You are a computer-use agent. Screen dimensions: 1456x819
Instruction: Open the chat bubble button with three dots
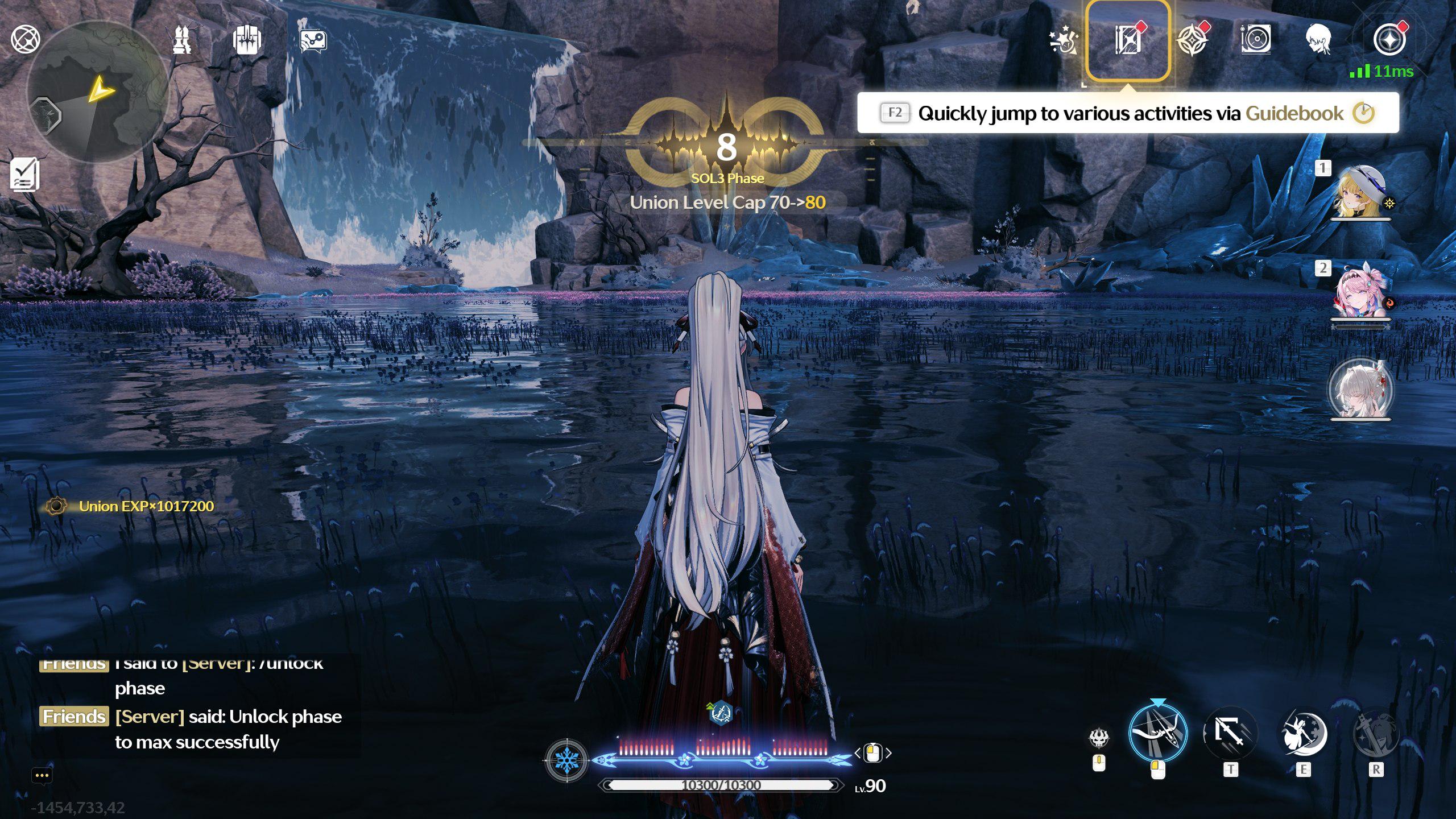click(42, 775)
